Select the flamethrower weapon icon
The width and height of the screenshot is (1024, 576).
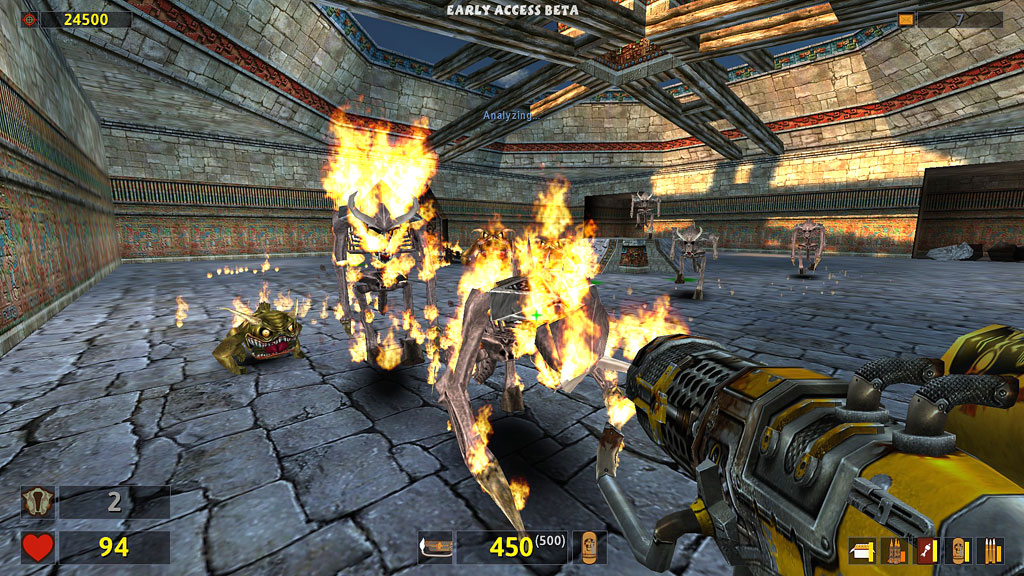click(x=435, y=547)
